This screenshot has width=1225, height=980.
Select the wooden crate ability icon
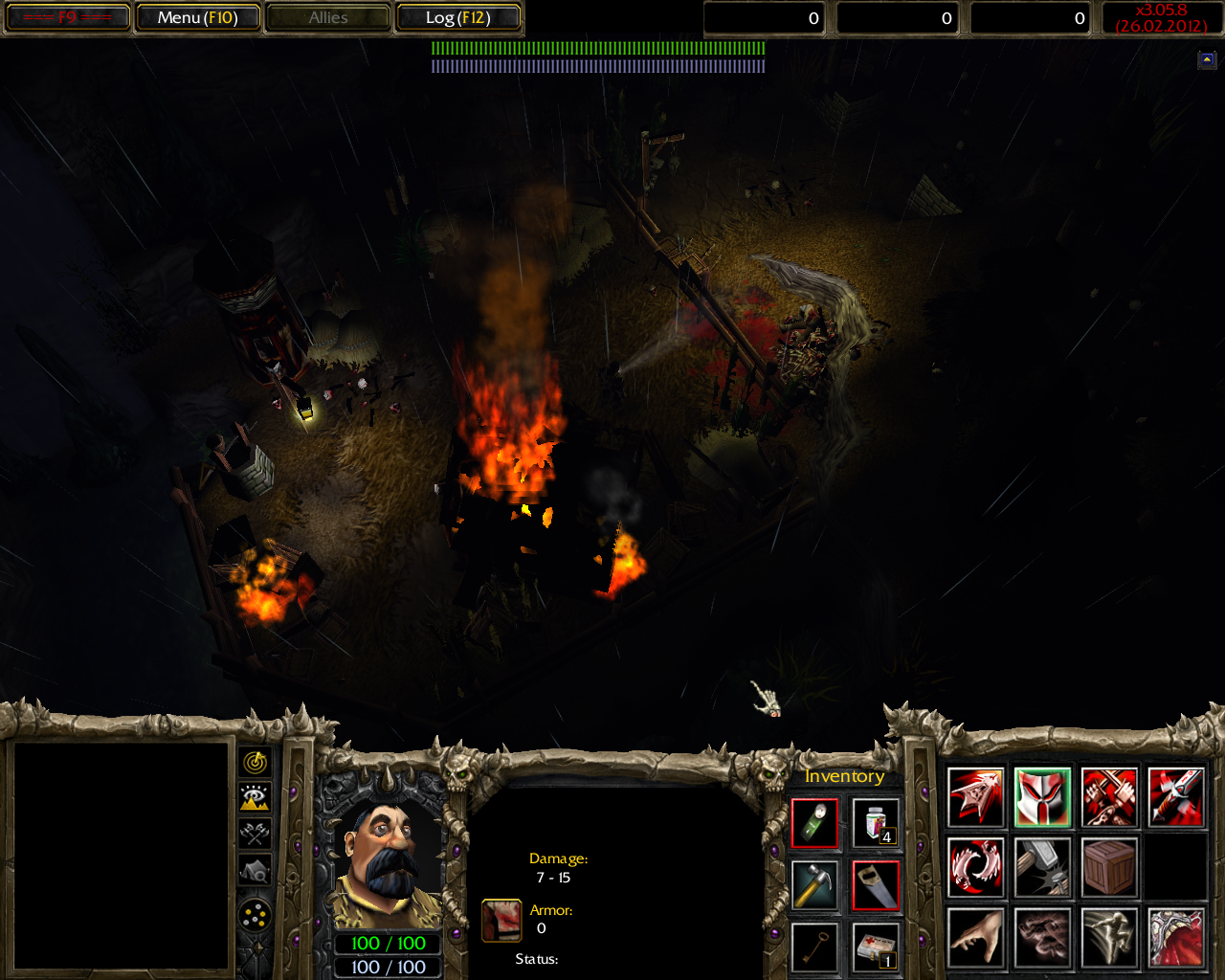tap(1109, 867)
